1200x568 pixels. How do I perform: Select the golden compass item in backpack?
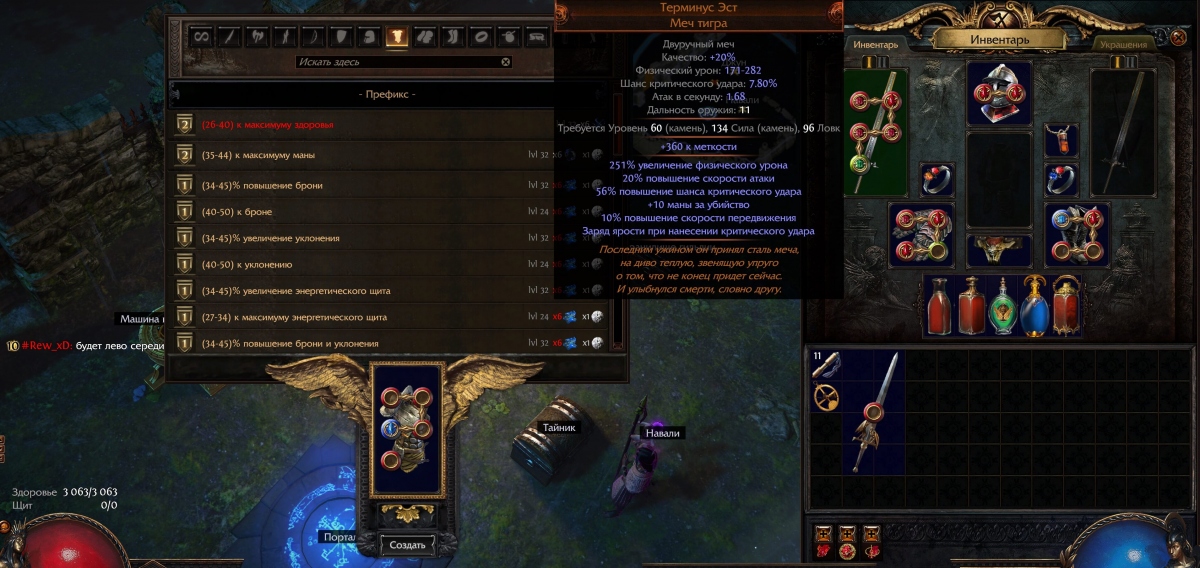[827, 398]
